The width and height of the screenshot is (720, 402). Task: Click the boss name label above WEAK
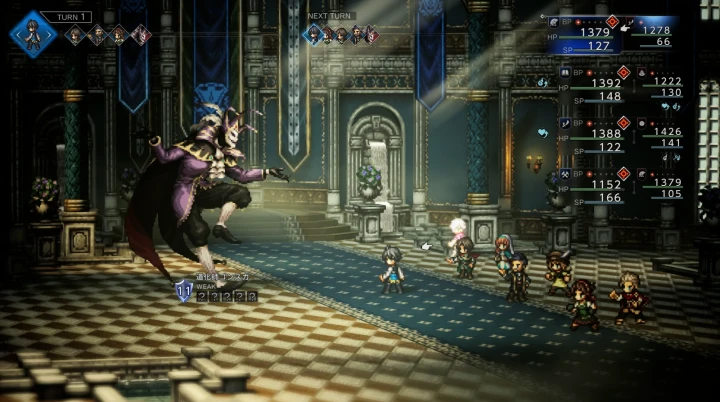[x=225, y=276]
